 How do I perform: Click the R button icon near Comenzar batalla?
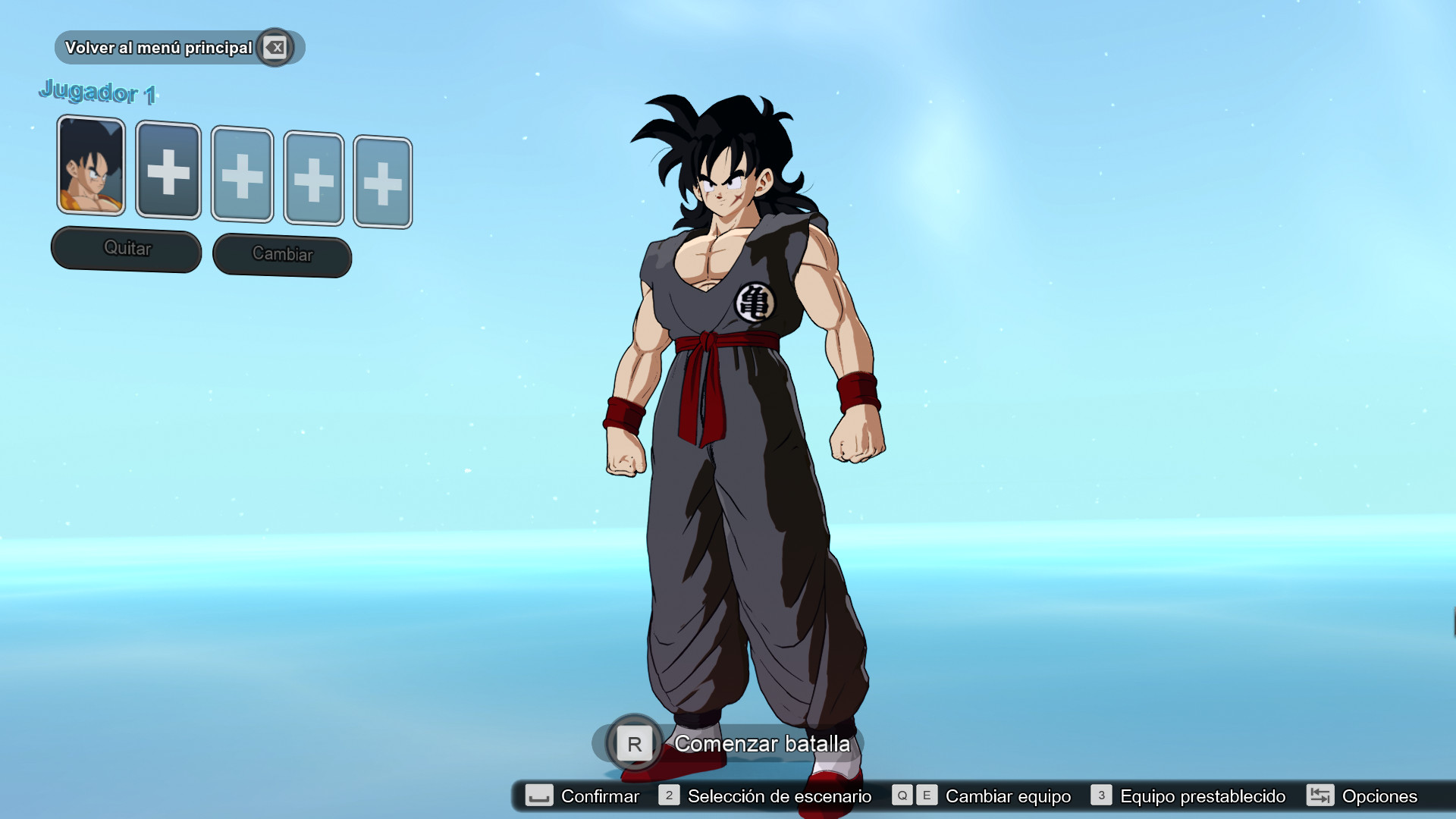pos(635,743)
